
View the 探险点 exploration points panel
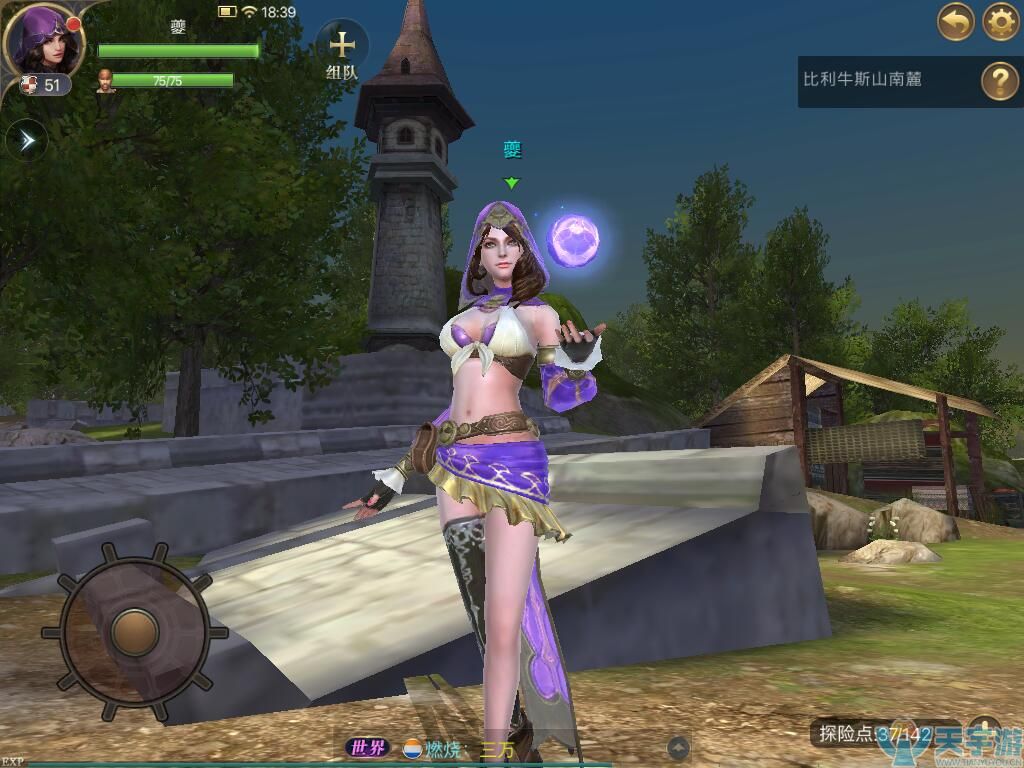(x=875, y=734)
